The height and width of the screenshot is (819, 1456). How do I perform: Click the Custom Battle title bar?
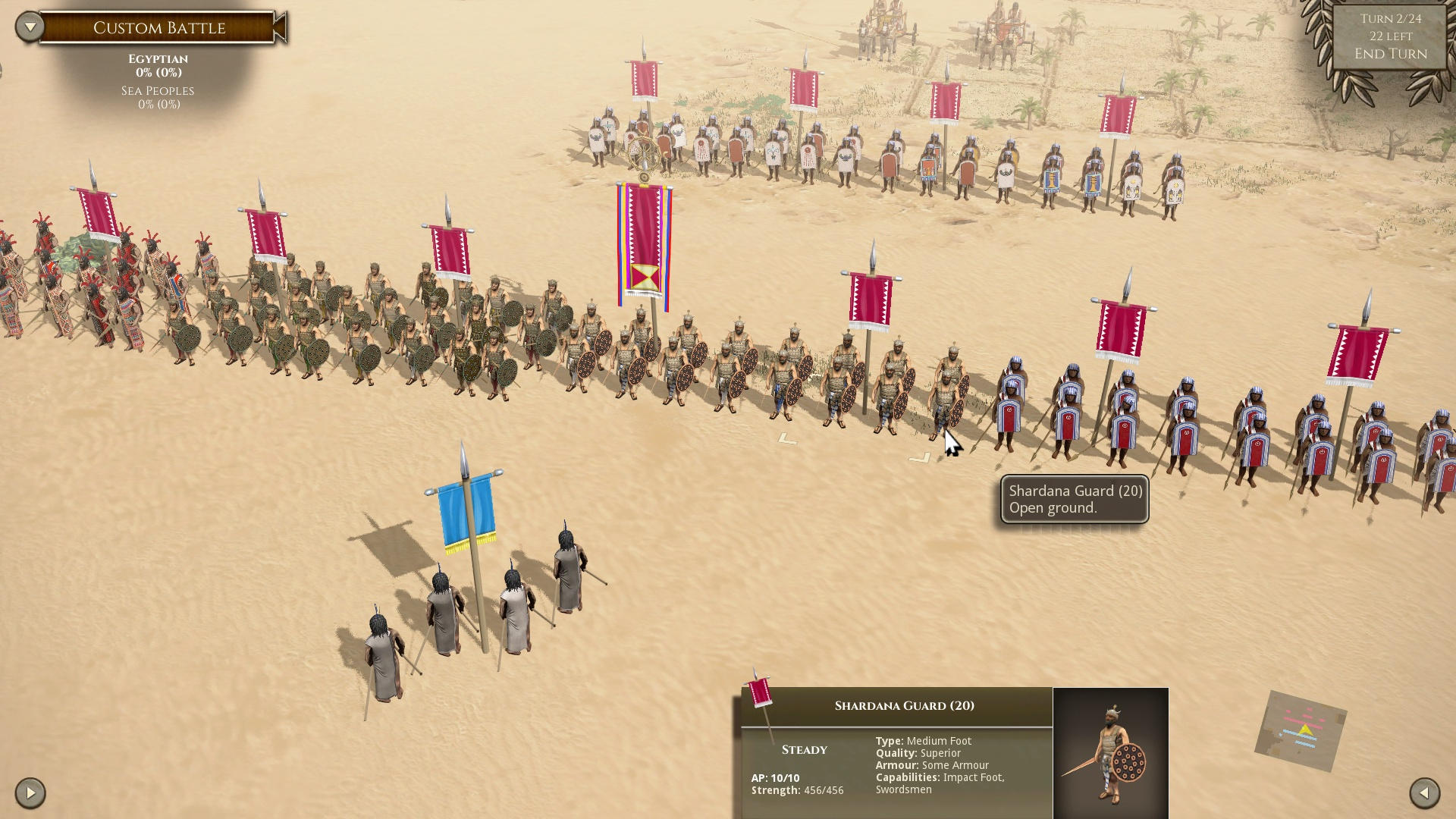click(158, 27)
